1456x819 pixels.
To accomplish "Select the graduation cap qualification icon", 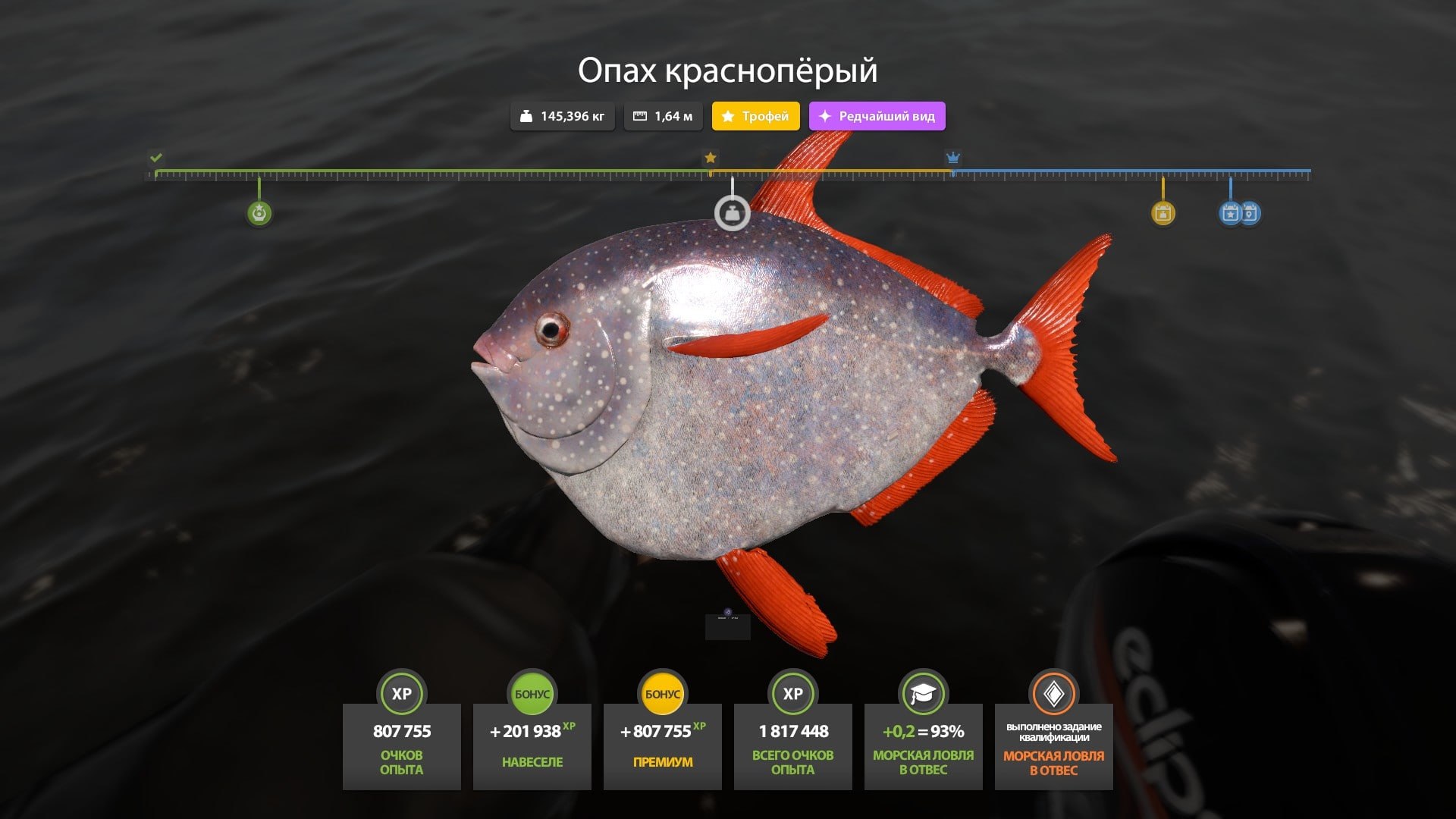I will 923,692.
